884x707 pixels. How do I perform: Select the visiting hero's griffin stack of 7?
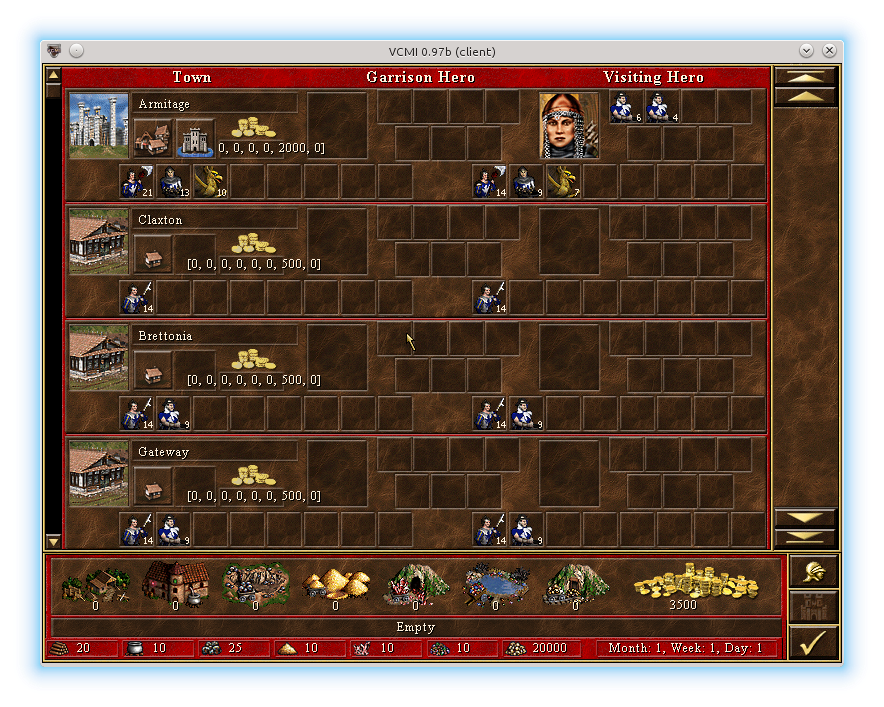click(x=563, y=182)
